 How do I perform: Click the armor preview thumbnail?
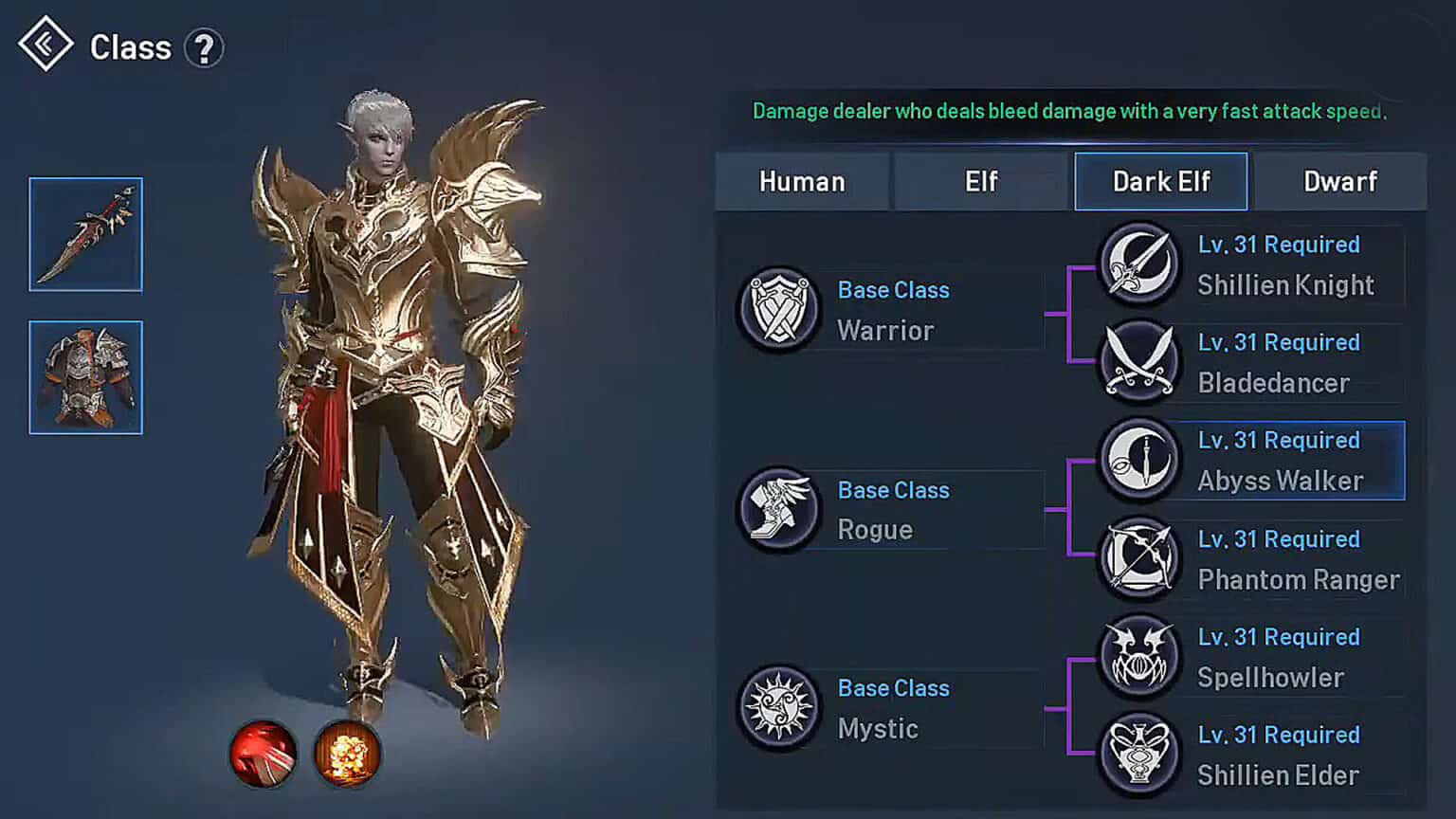tap(85, 377)
